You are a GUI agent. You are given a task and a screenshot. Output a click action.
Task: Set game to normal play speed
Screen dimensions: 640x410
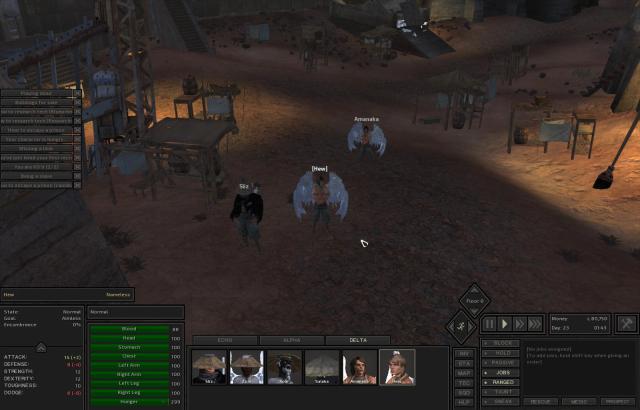click(505, 324)
